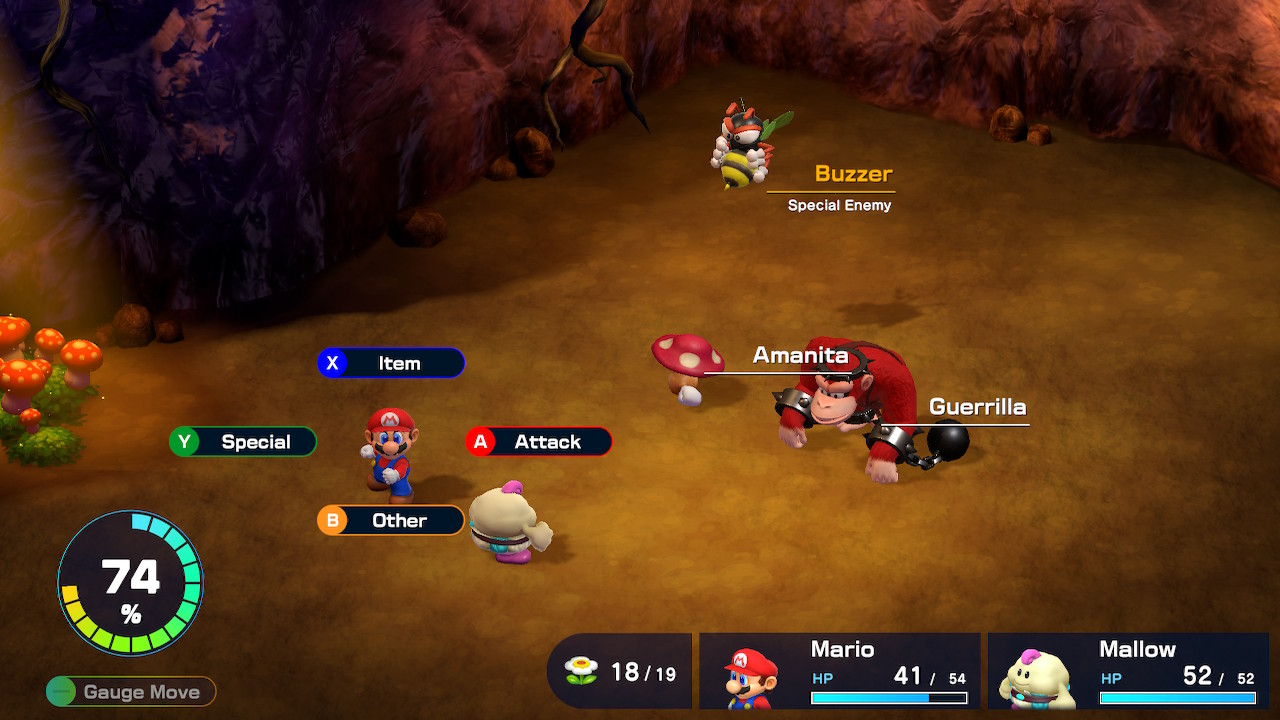The image size is (1280, 720).
Task: Click the A button icon for Attack
Action: (x=481, y=441)
